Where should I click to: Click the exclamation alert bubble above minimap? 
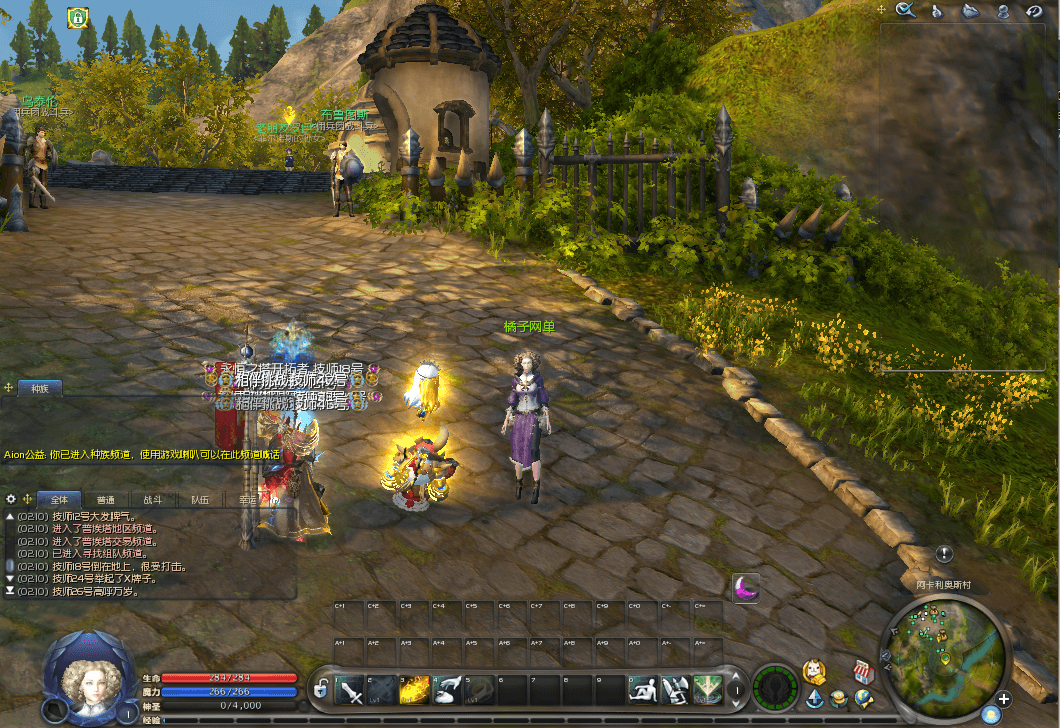(944, 554)
